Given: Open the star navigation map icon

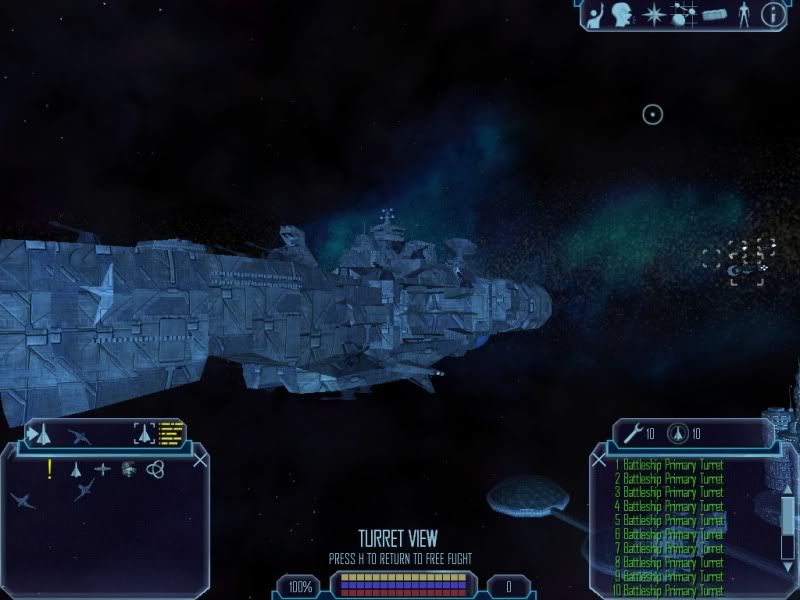Looking at the screenshot, I should [x=653, y=15].
